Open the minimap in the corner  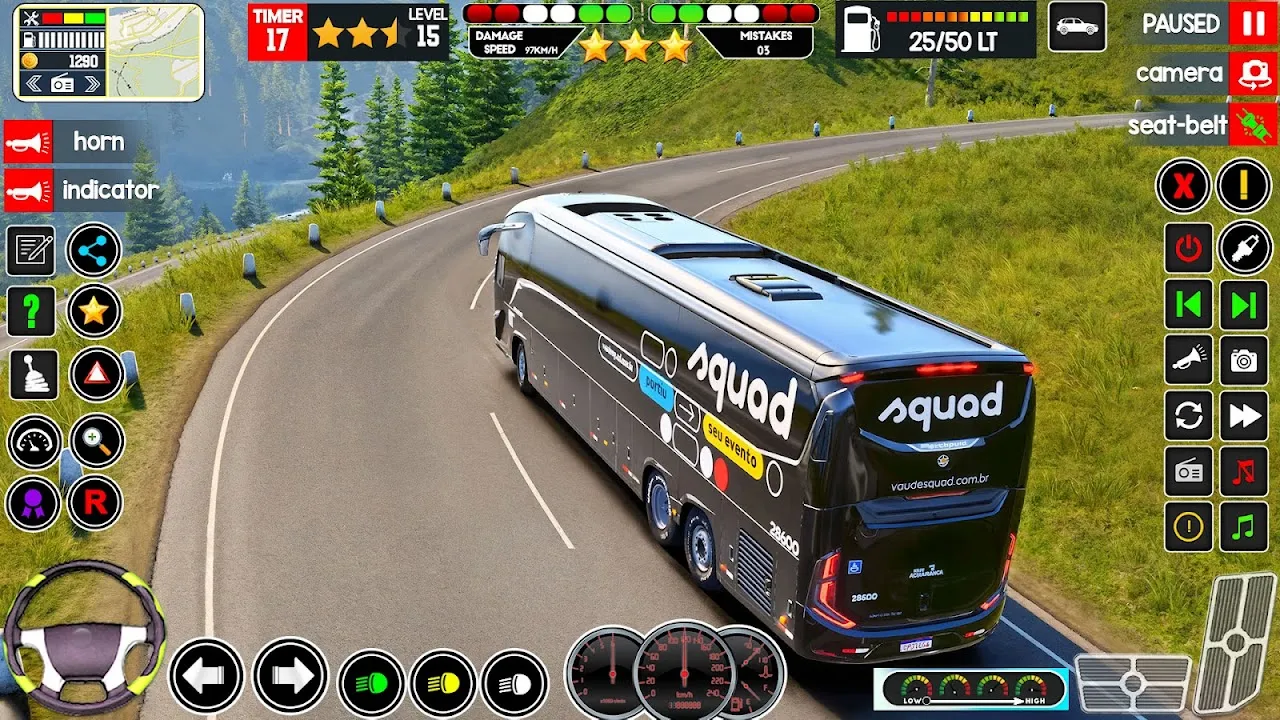pos(155,52)
